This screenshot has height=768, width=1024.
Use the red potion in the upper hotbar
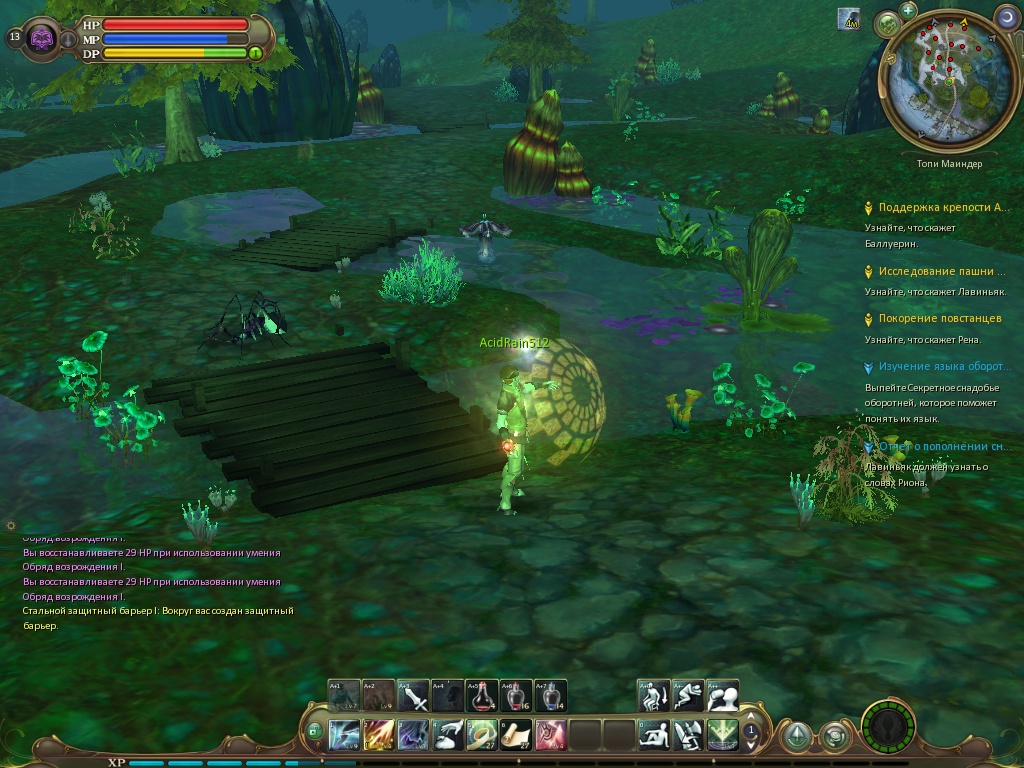[482, 695]
